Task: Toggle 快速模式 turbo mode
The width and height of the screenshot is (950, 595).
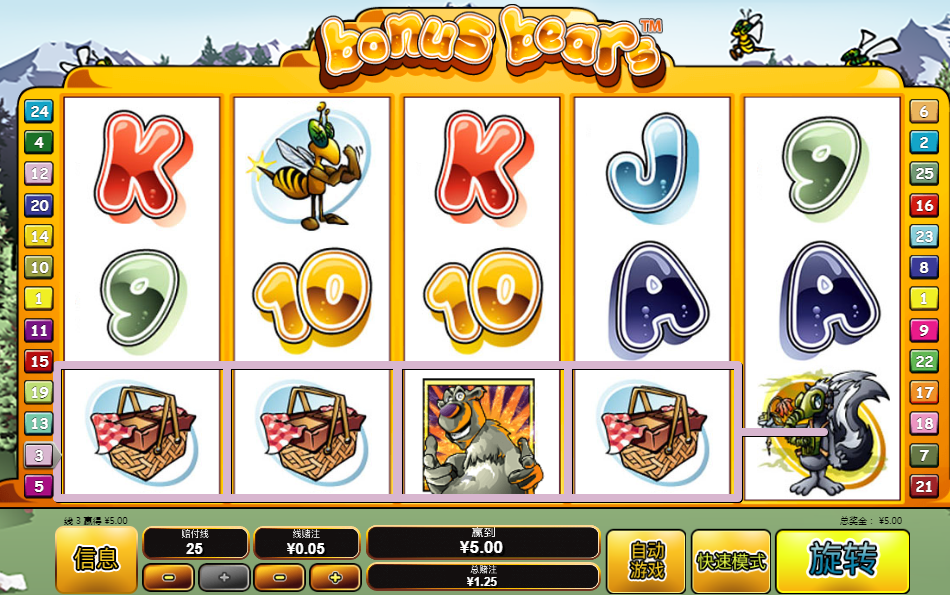Action: tap(731, 560)
